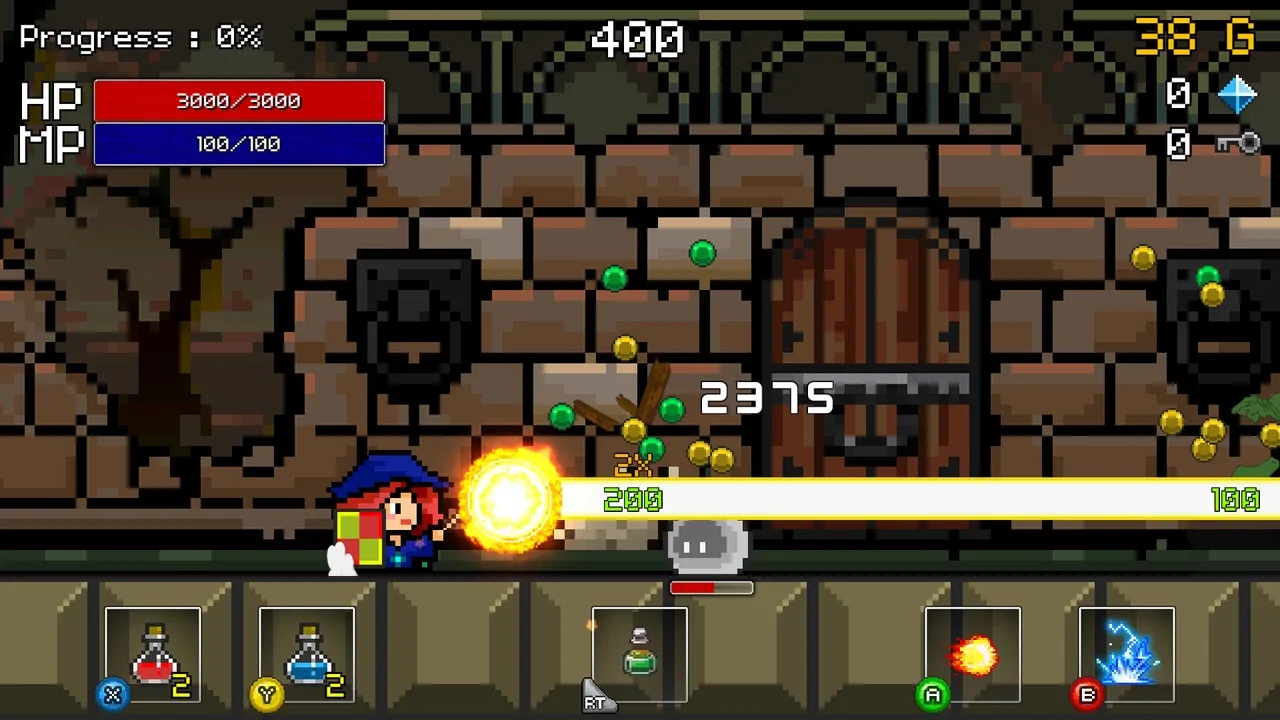Viewport: 1280px width, 720px height.
Task: Click the HP bar showing 3000/3000
Action: click(x=238, y=100)
